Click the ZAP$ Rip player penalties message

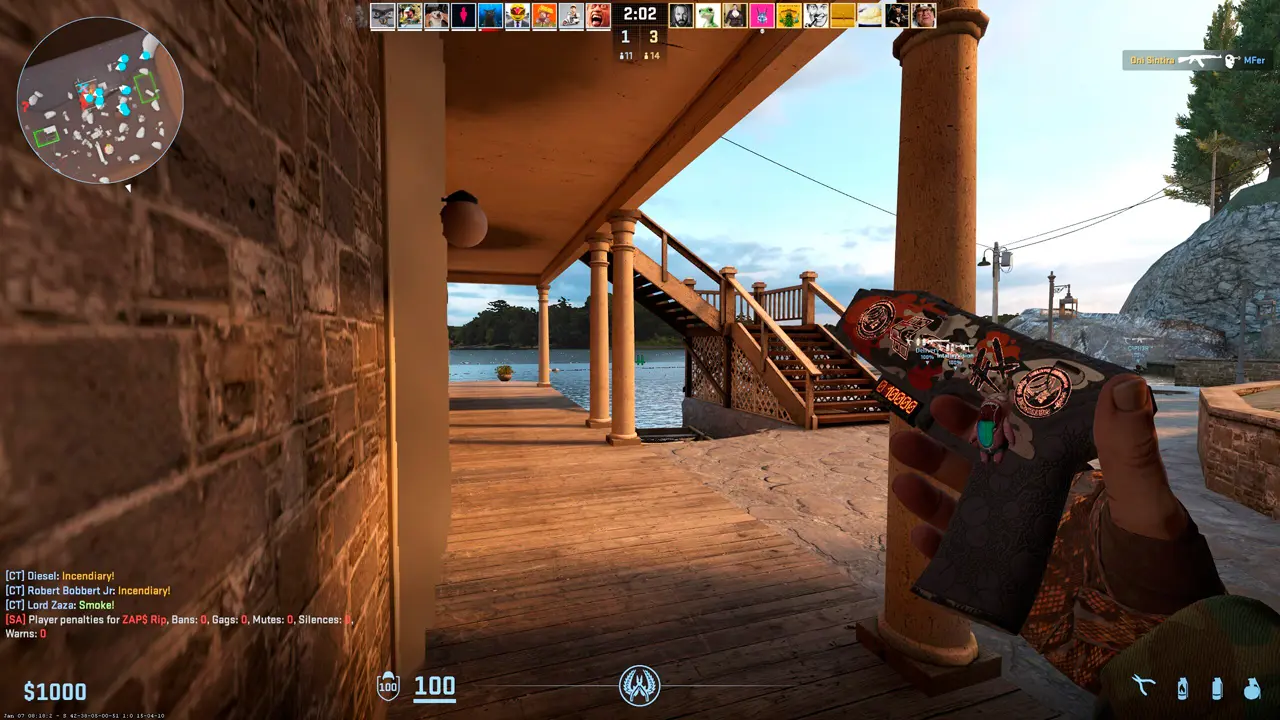point(180,620)
